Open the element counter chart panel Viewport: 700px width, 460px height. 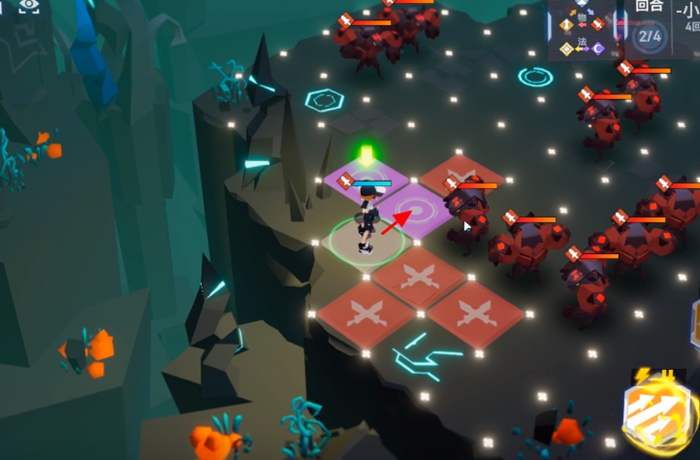click(x=581, y=30)
